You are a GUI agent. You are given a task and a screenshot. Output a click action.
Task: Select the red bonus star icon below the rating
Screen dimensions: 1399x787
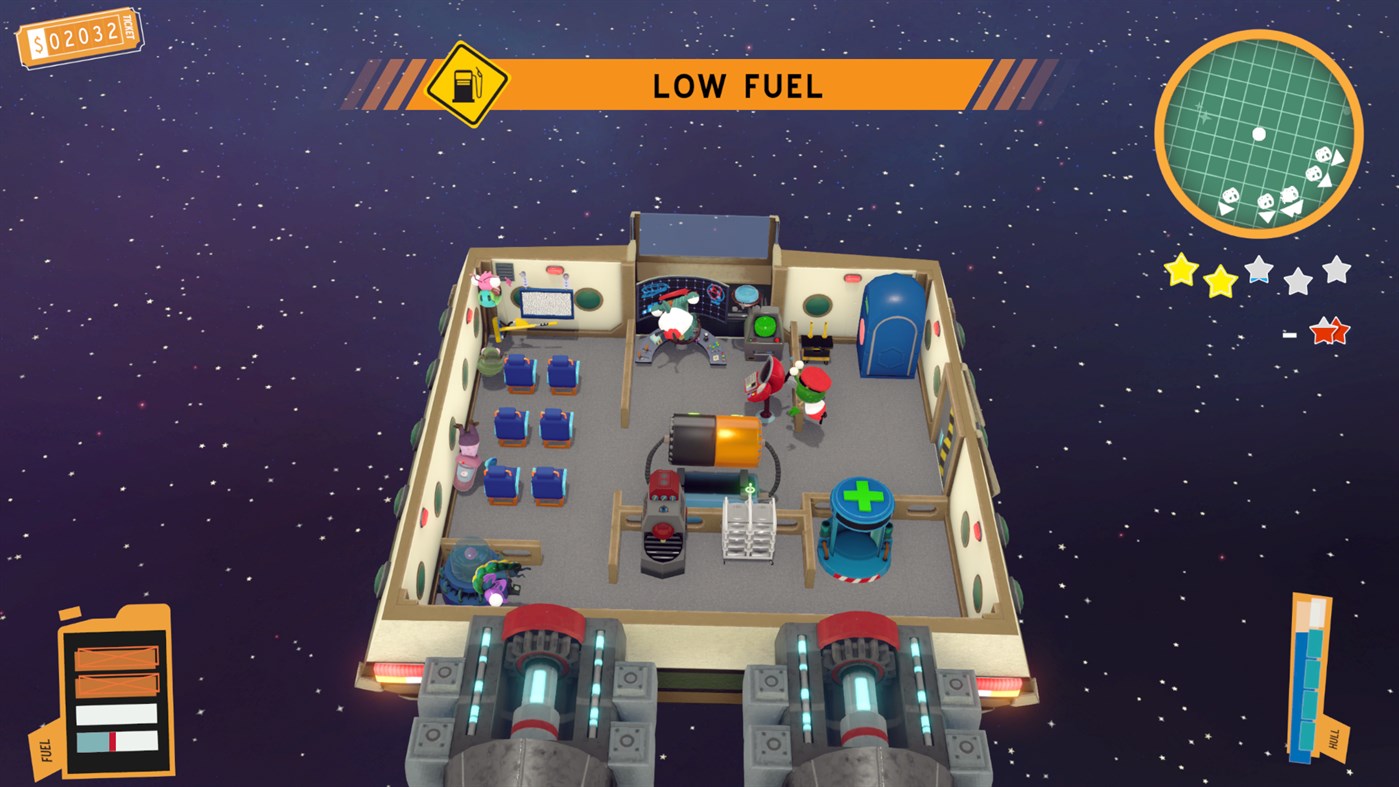tap(1329, 330)
